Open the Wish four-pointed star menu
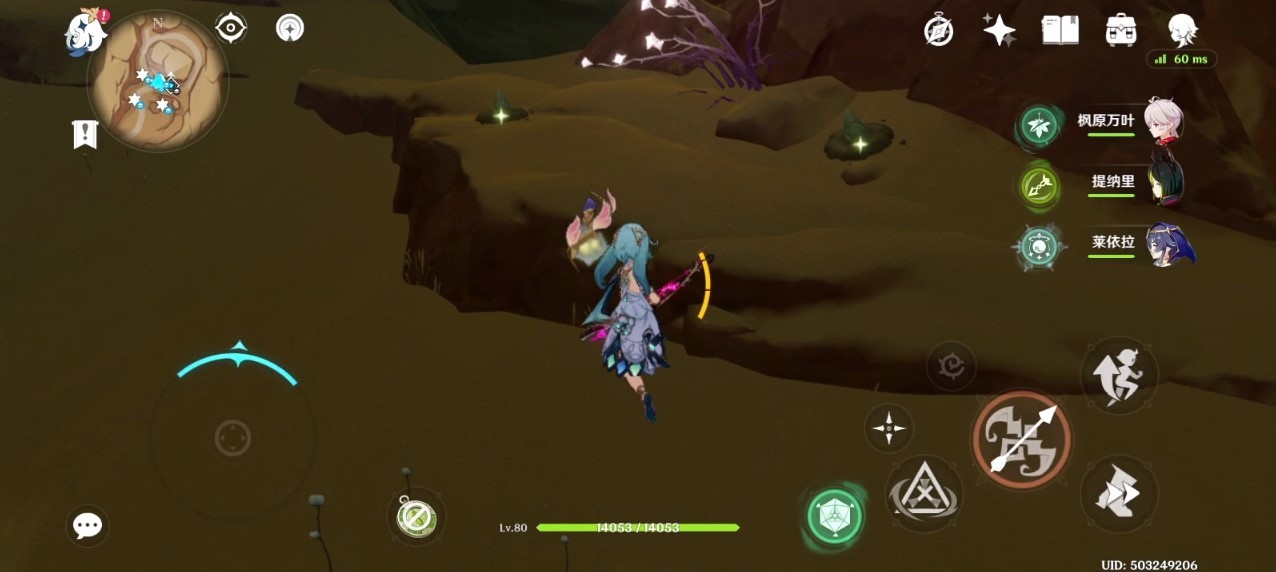This screenshot has height=572, width=1276. 999,30
